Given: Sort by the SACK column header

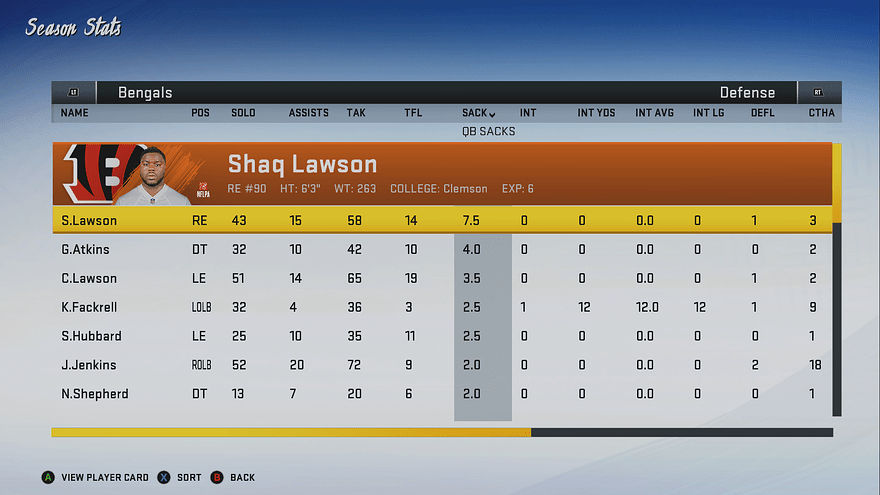Looking at the screenshot, I should pyautogui.click(x=478, y=113).
